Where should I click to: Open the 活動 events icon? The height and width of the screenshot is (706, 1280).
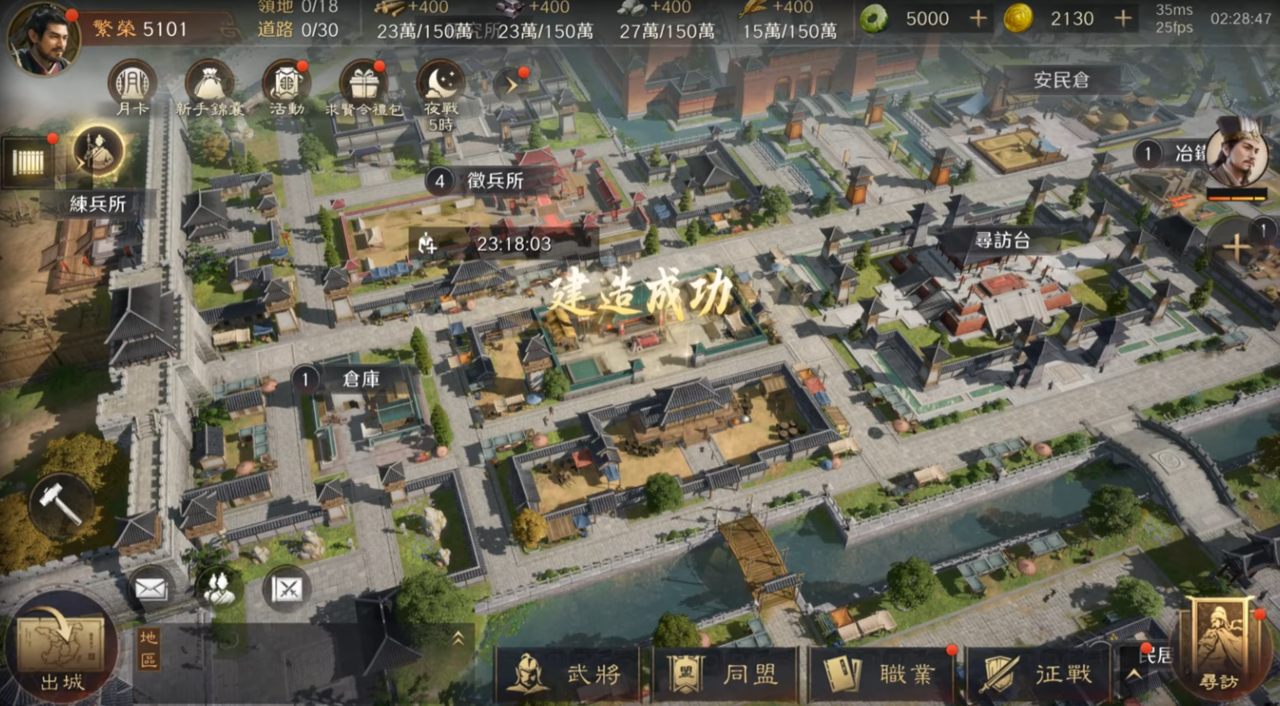[286, 82]
